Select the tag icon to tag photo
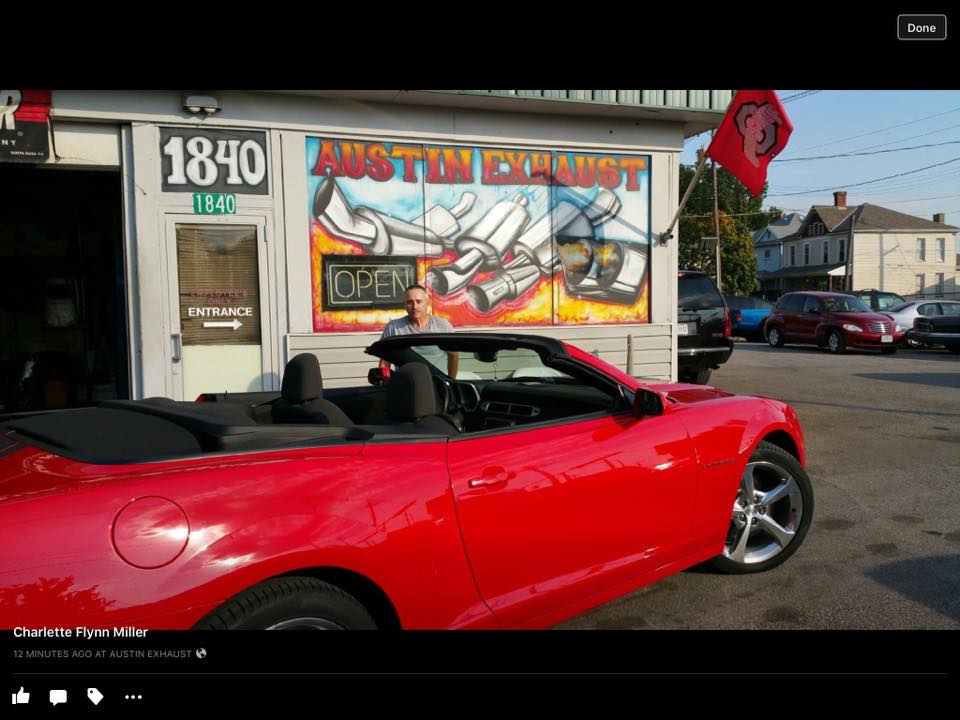The image size is (960, 720). (95, 697)
